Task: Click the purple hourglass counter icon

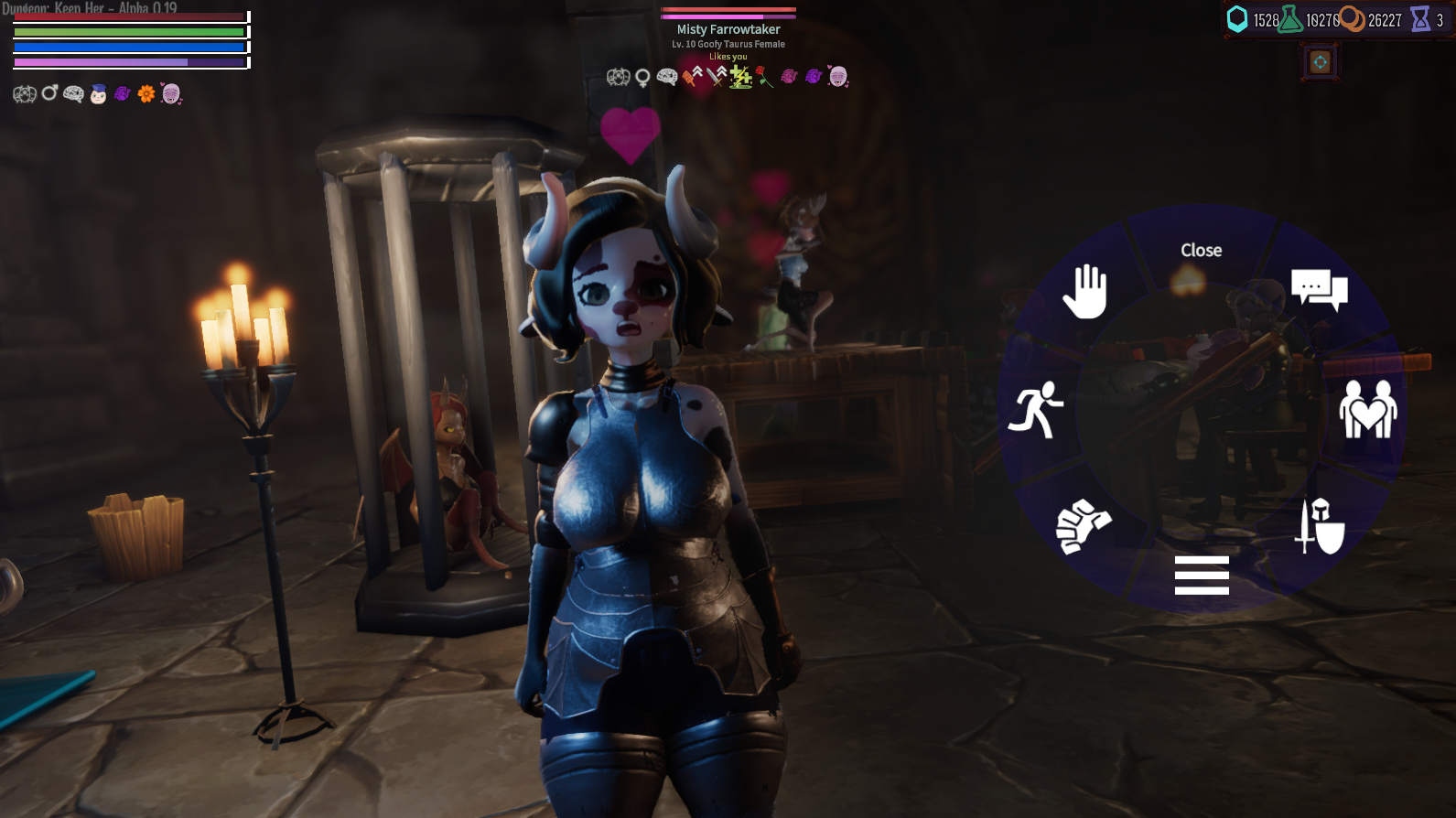Action: [x=1418, y=16]
